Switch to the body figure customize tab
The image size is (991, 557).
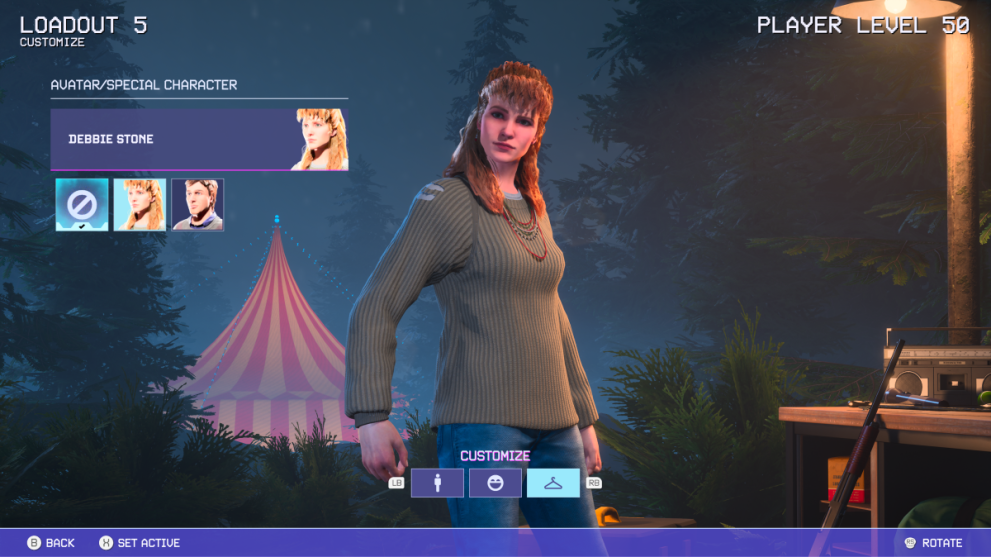[x=437, y=483]
